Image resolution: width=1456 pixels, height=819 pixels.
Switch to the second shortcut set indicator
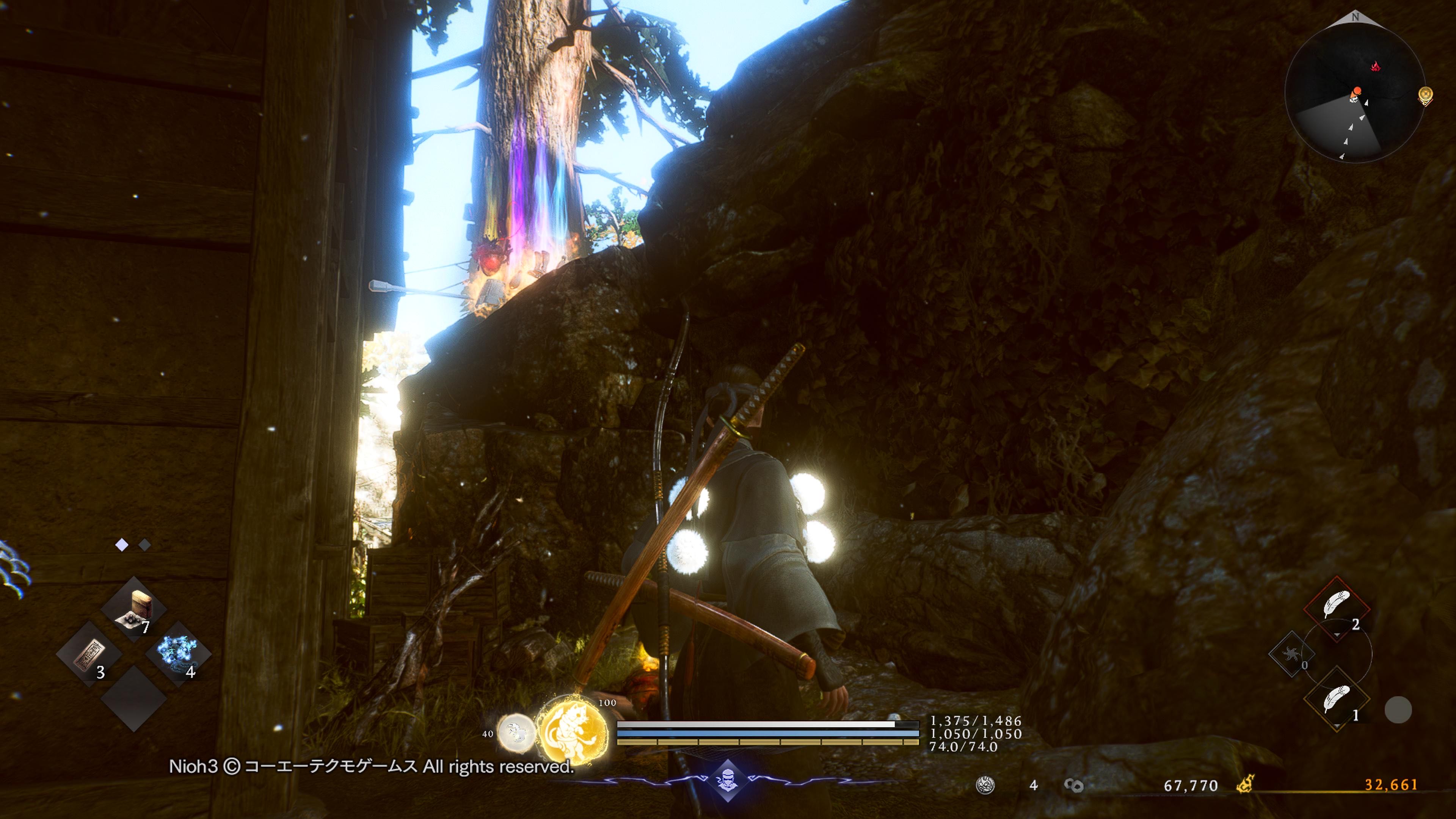click(145, 545)
